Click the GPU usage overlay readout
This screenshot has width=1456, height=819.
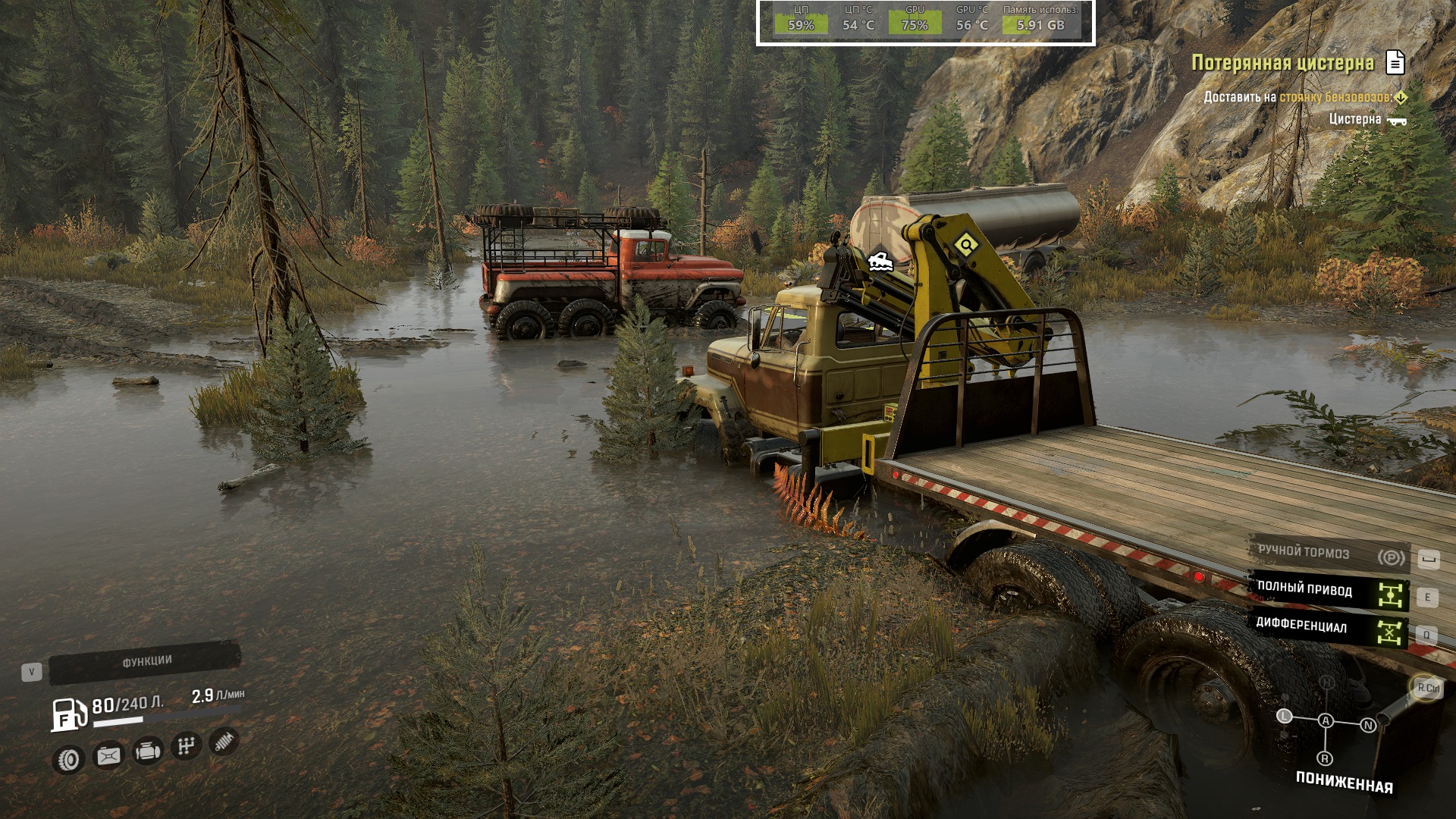coord(915,19)
